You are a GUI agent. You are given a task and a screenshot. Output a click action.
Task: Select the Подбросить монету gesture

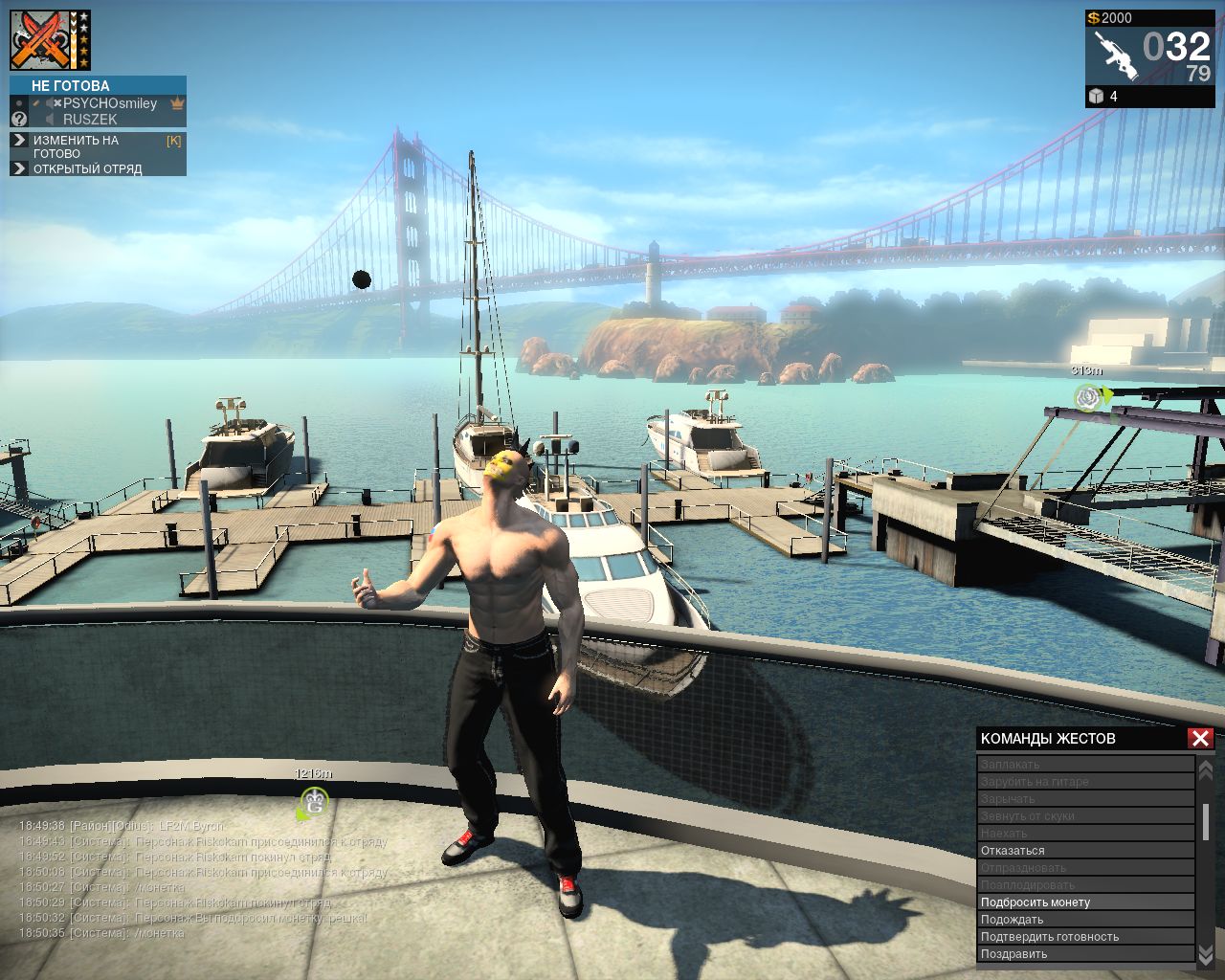tap(1036, 902)
